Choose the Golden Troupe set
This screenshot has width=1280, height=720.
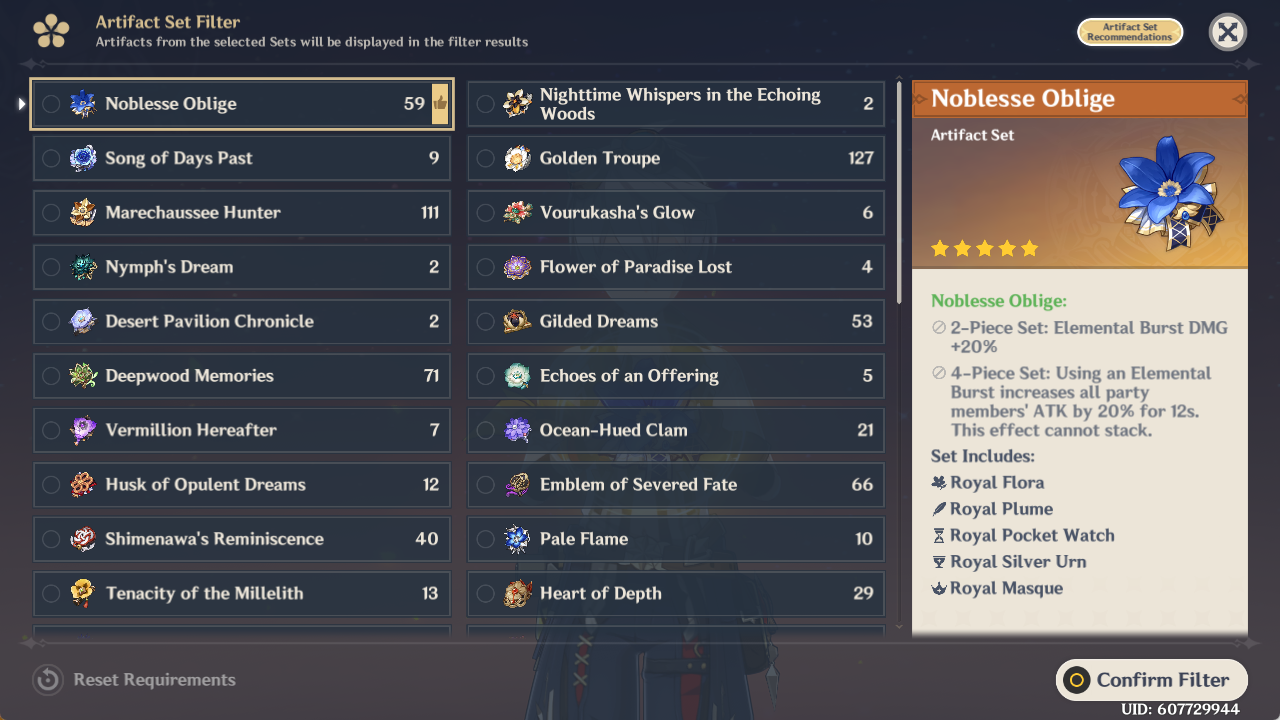click(x=676, y=158)
